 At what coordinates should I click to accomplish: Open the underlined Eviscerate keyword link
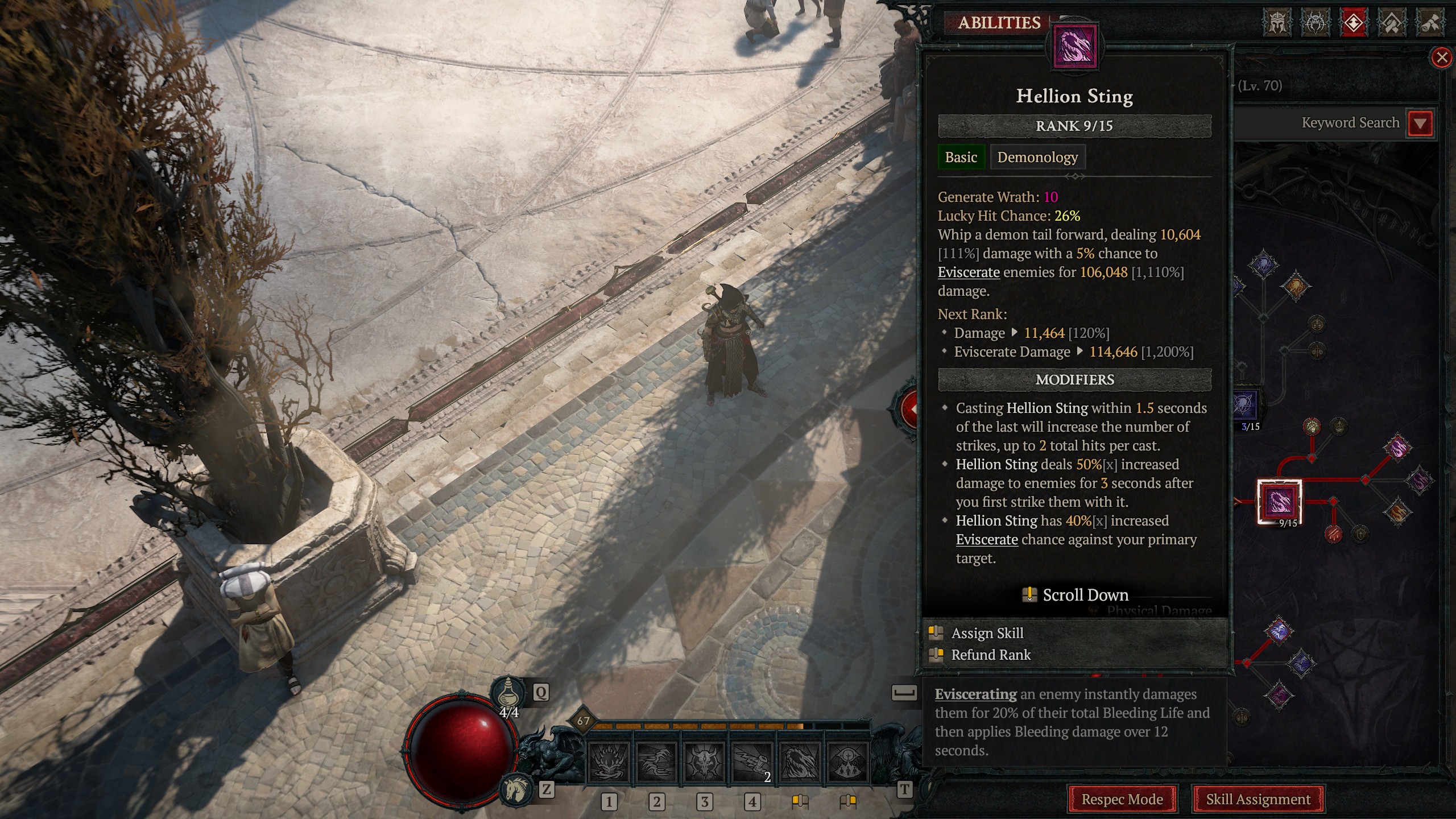click(969, 272)
